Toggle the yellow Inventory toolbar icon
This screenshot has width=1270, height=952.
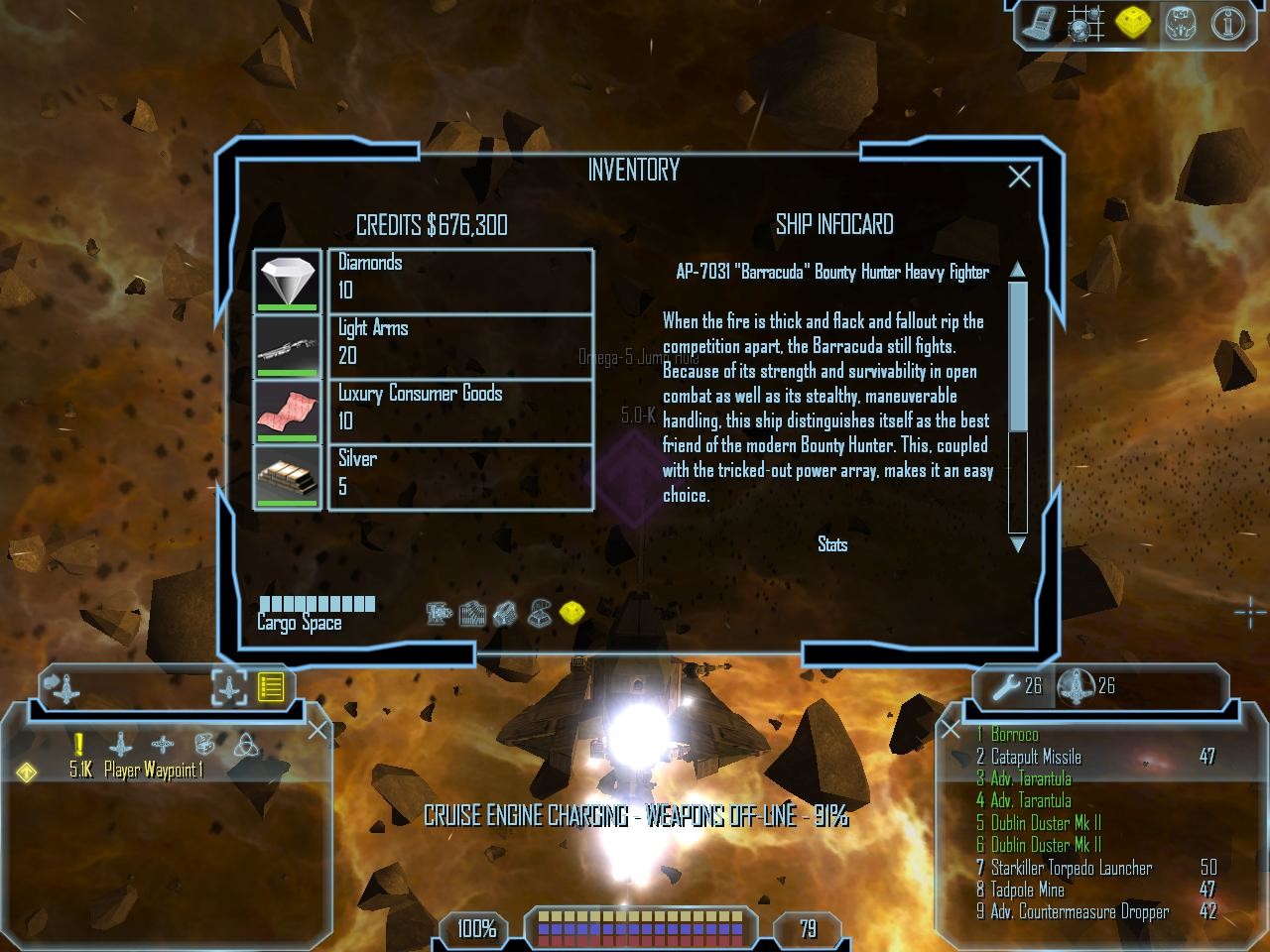(x=1132, y=24)
